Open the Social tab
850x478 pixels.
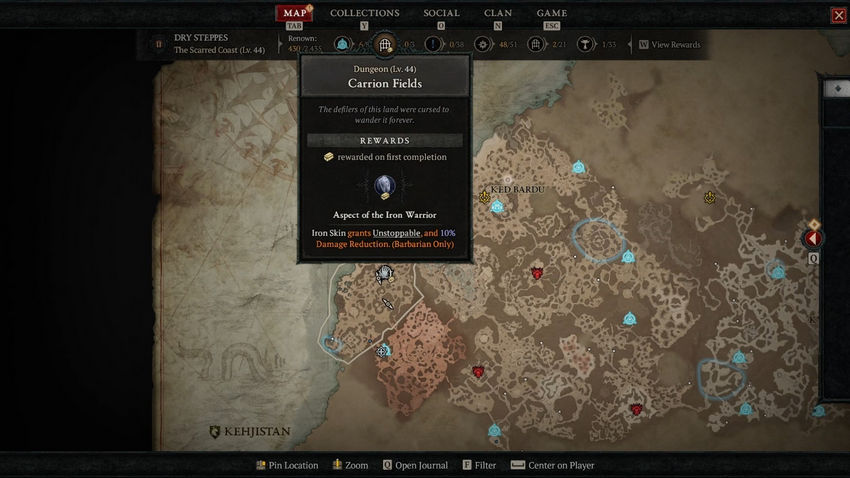(x=441, y=13)
